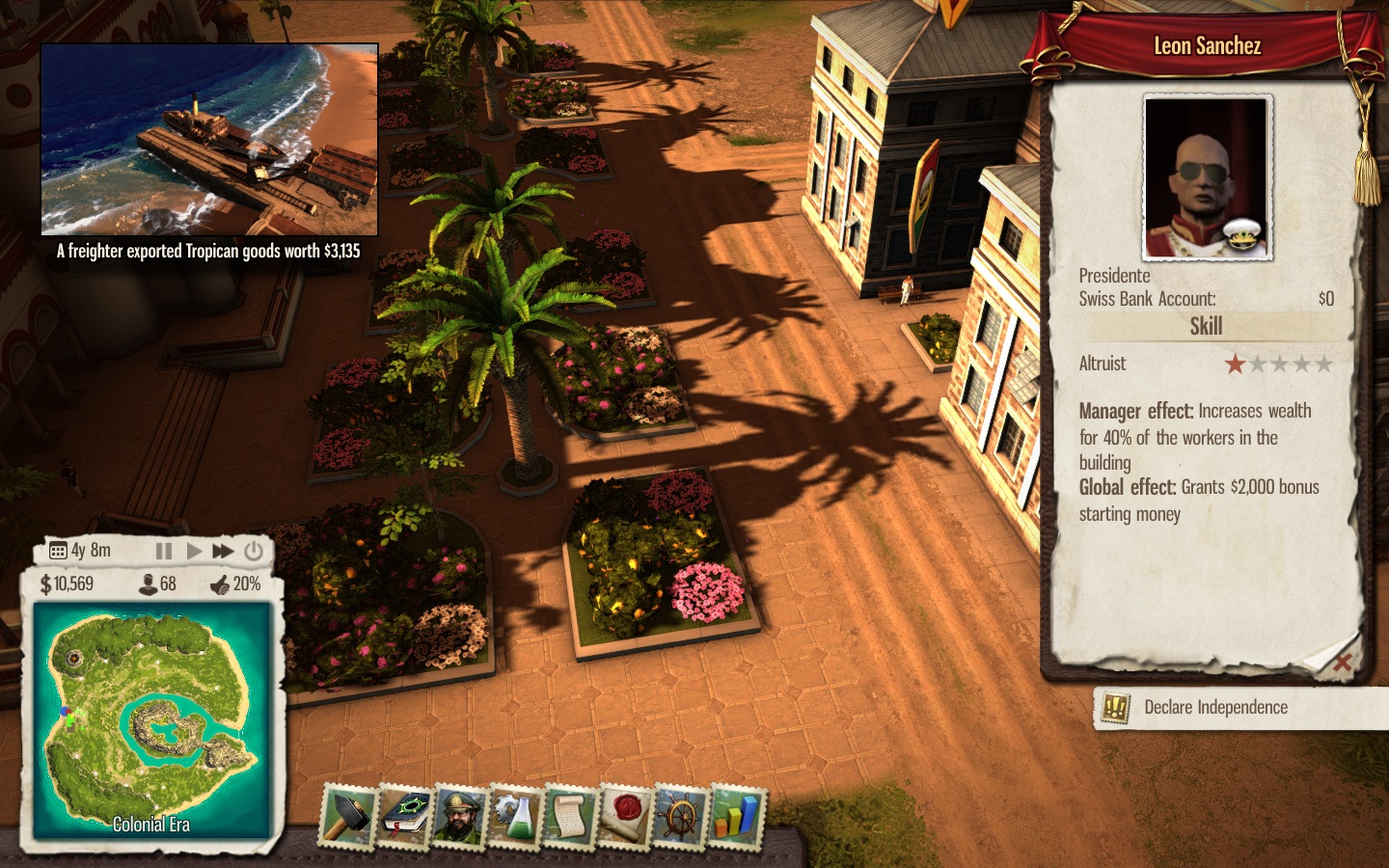View the freighter export notification thumbnail
The width and height of the screenshot is (1389, 868).
pyautogui.click(x=209, y=140)
